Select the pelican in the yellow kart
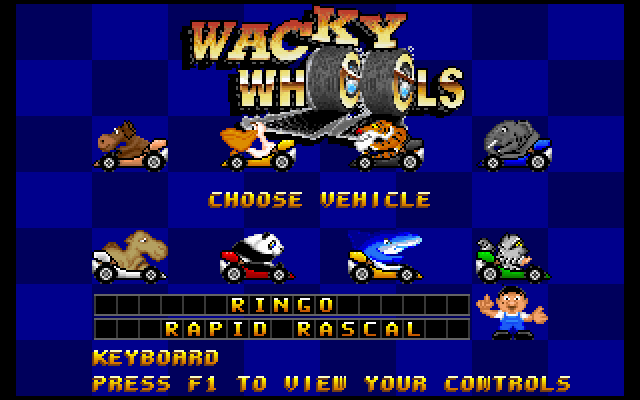 point(259,145)
